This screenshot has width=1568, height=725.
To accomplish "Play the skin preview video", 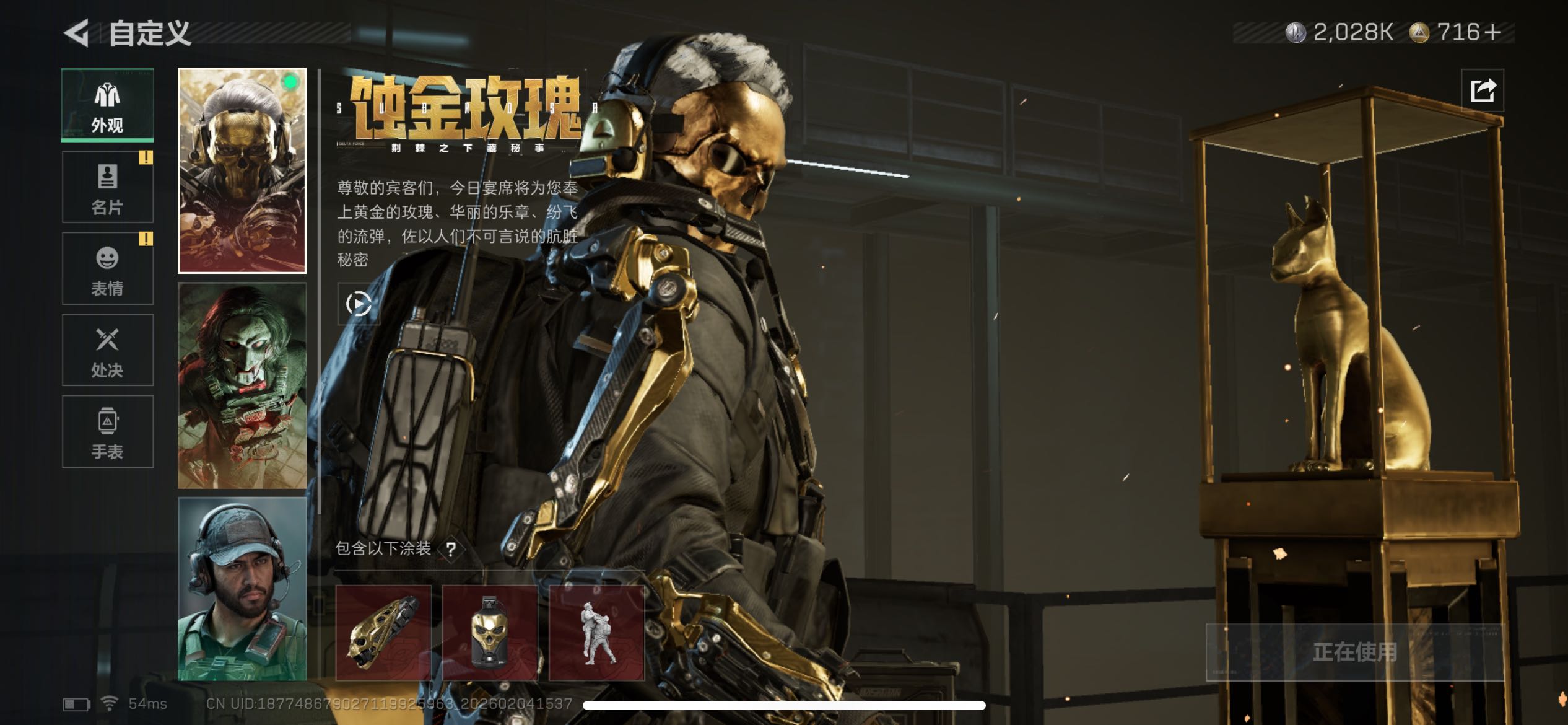I will point(359,304).
